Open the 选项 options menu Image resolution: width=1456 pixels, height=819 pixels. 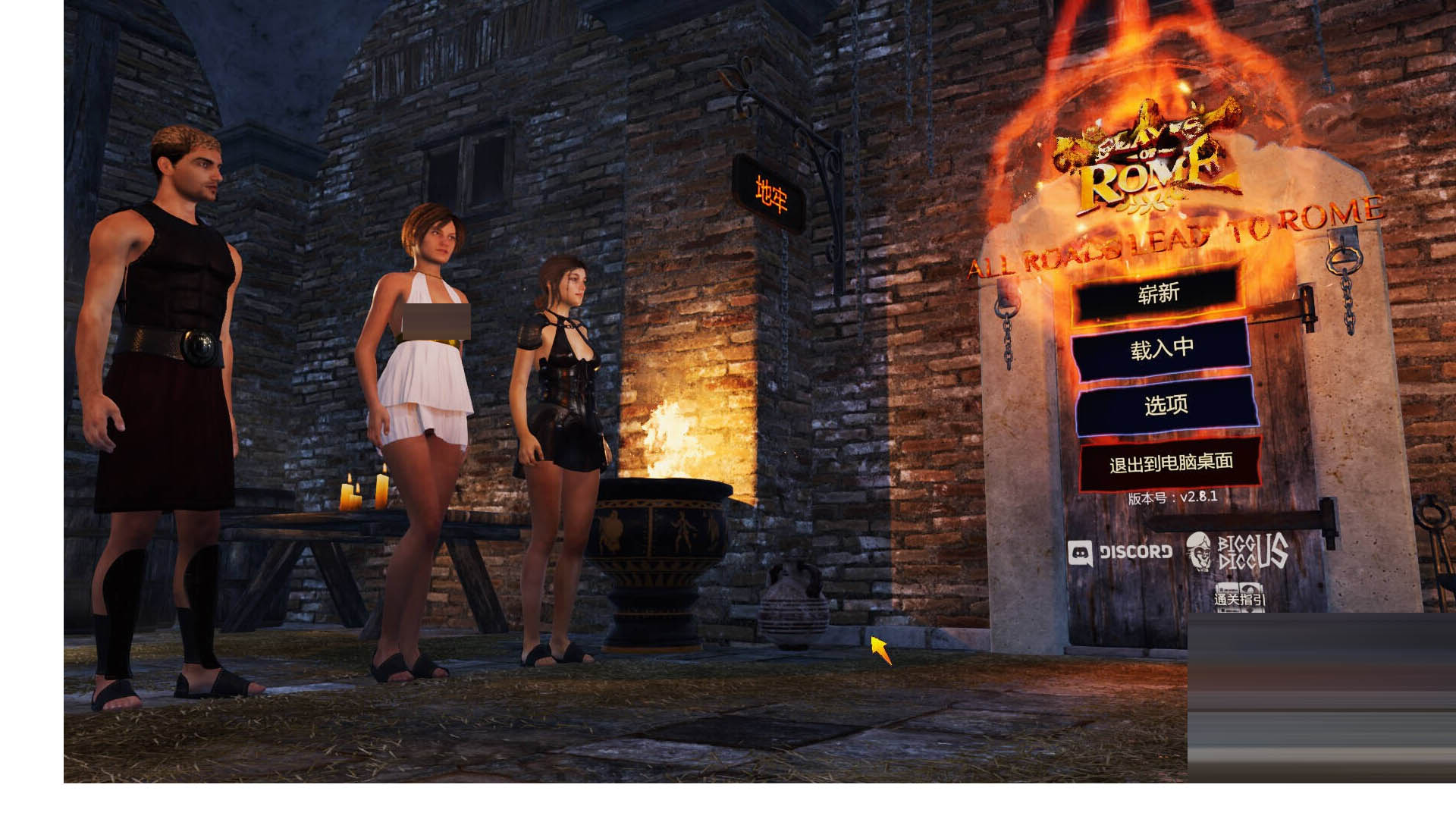click(x=1166, y=405)
